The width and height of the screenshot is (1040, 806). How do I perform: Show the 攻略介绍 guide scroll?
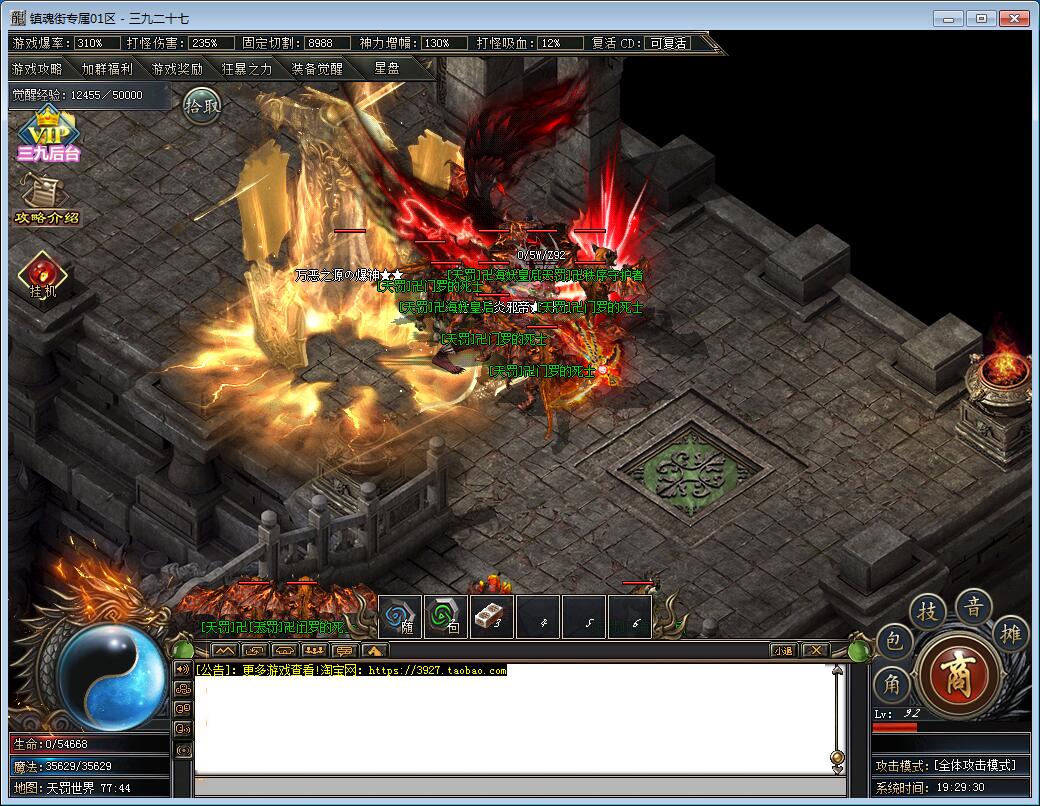pyautogui.click(x=47, y=200)
